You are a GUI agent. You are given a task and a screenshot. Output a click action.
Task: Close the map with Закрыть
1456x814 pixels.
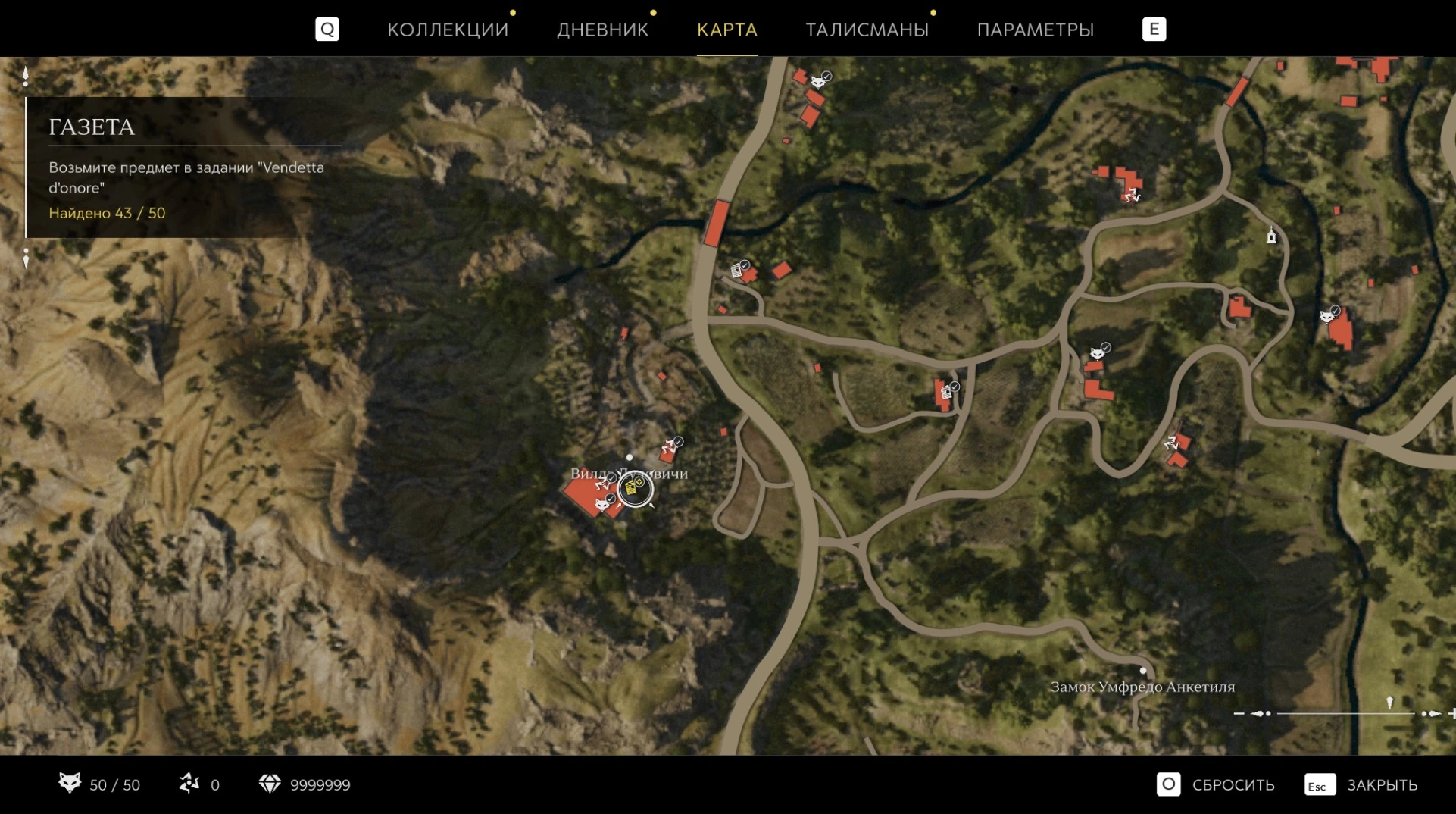pyautogui.click(x=1361, y=784)
